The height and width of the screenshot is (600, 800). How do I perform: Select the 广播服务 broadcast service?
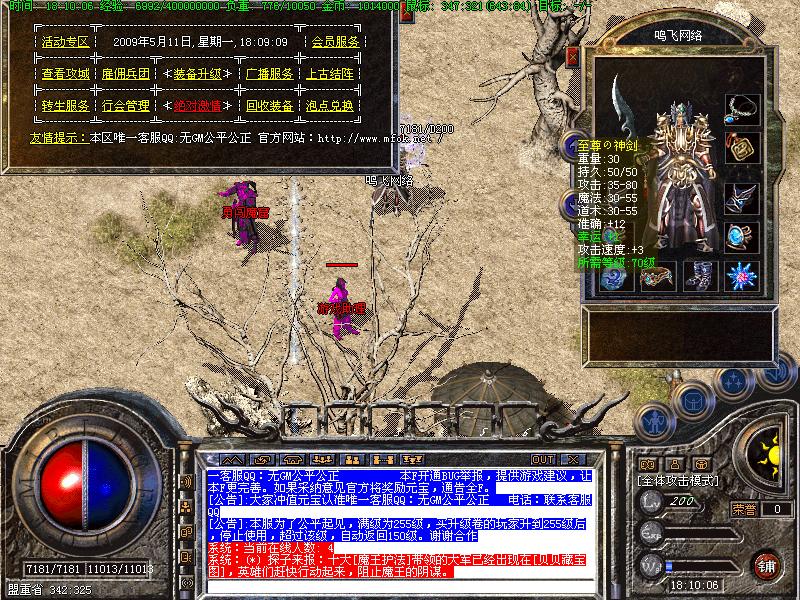[x=269, y=74]
